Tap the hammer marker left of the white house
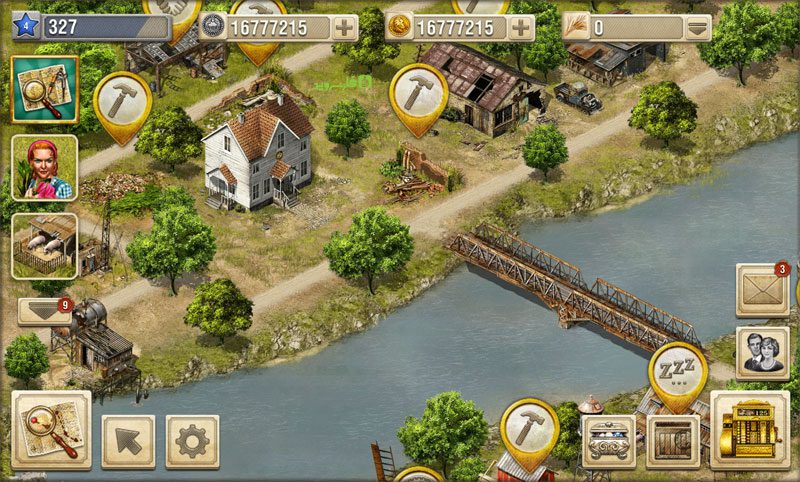Screen dimensions: 800x482 122,100
